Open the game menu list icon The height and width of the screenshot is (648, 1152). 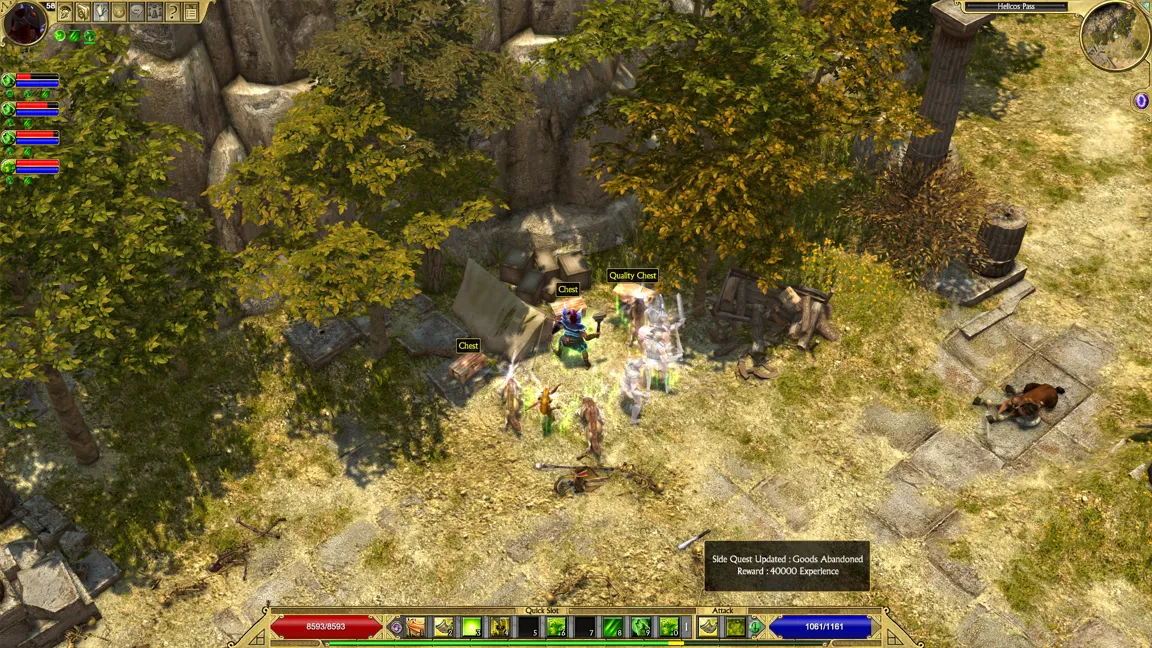click(191, 12)
